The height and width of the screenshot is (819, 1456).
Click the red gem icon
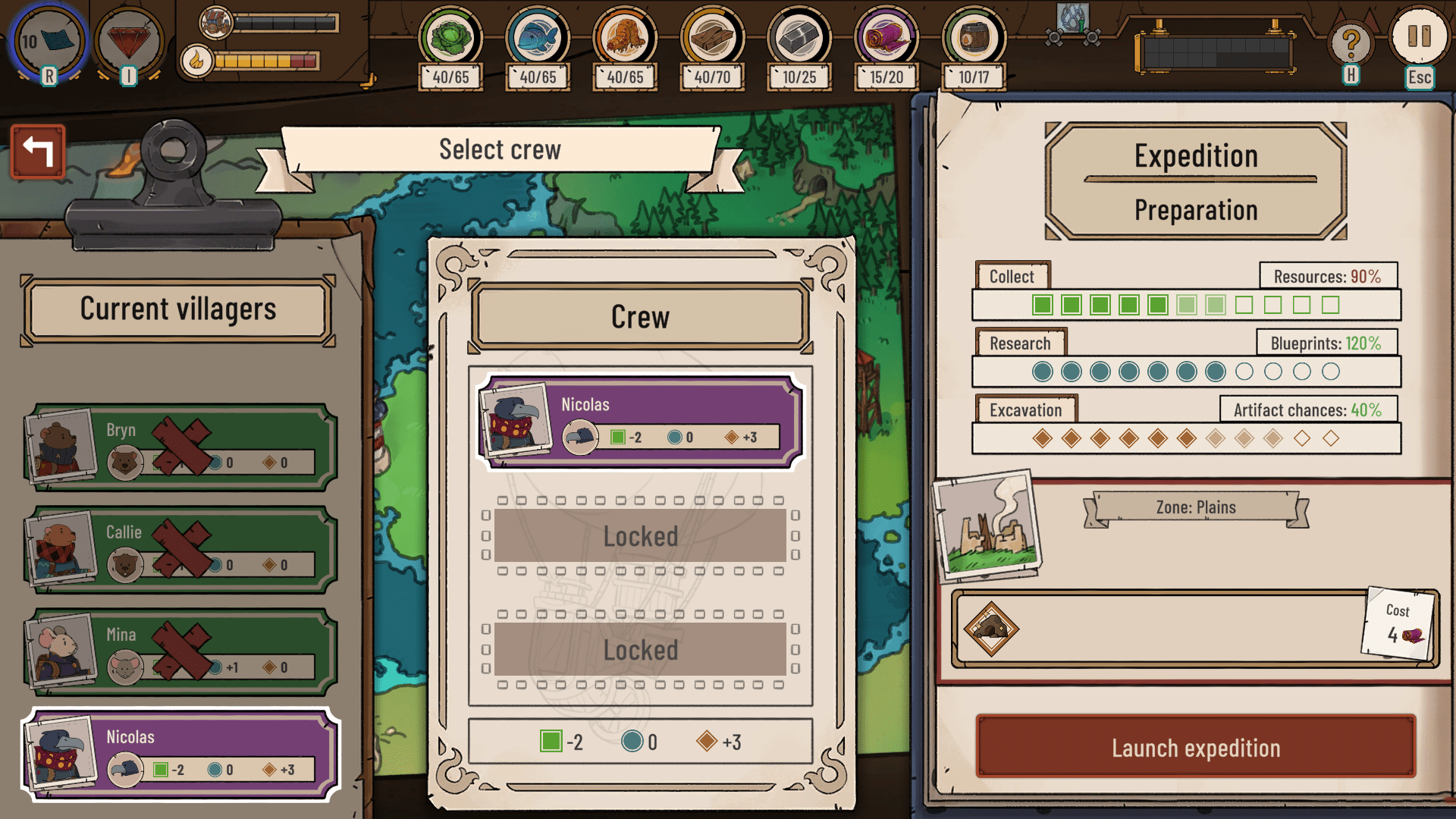[129, 41]
